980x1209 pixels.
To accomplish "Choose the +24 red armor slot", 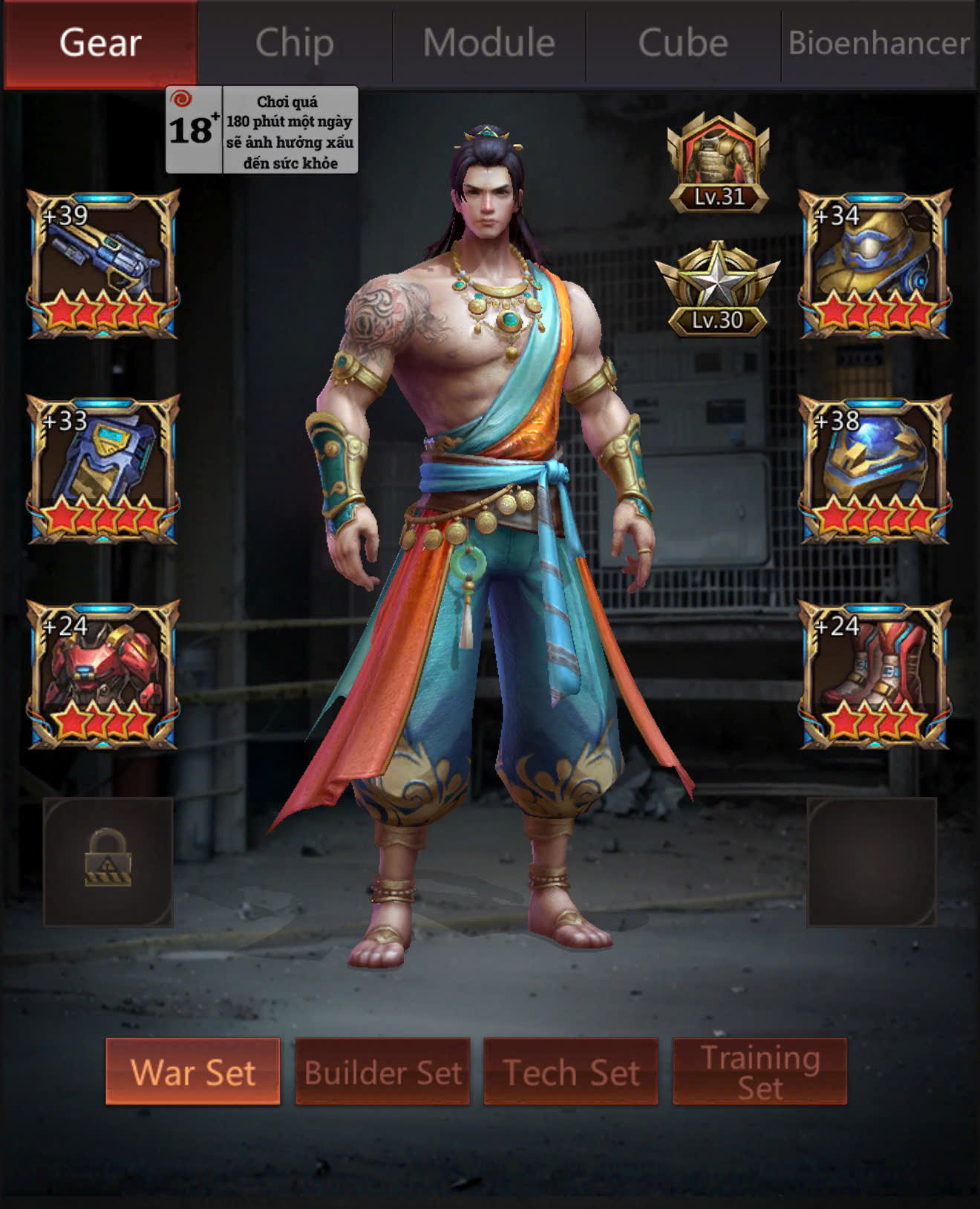I will coord(103,674).
